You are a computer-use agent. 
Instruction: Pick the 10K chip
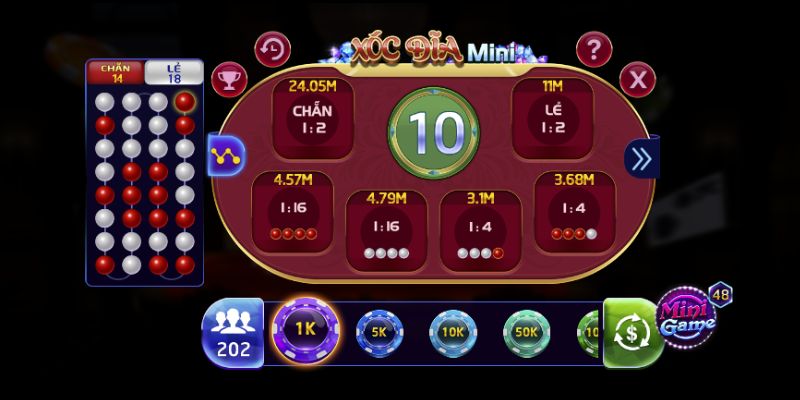[x=452, y=330]
